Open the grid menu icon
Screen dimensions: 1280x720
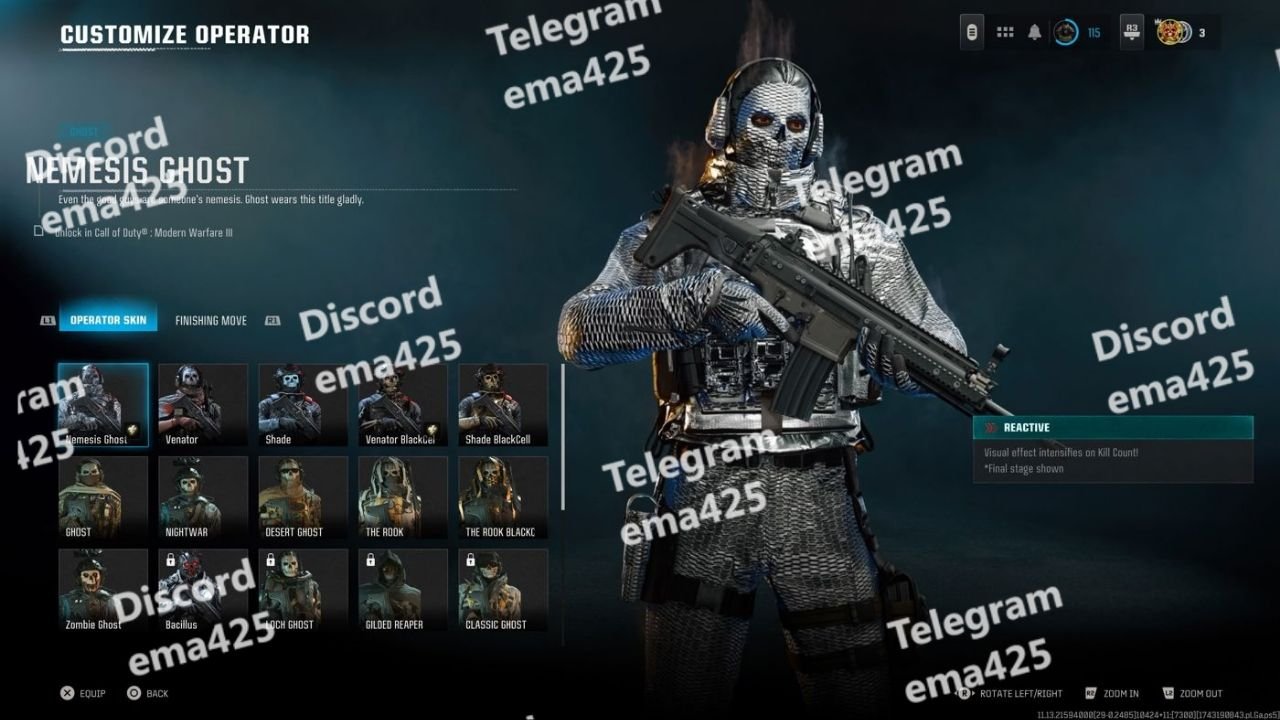[x=1005, y=32]
